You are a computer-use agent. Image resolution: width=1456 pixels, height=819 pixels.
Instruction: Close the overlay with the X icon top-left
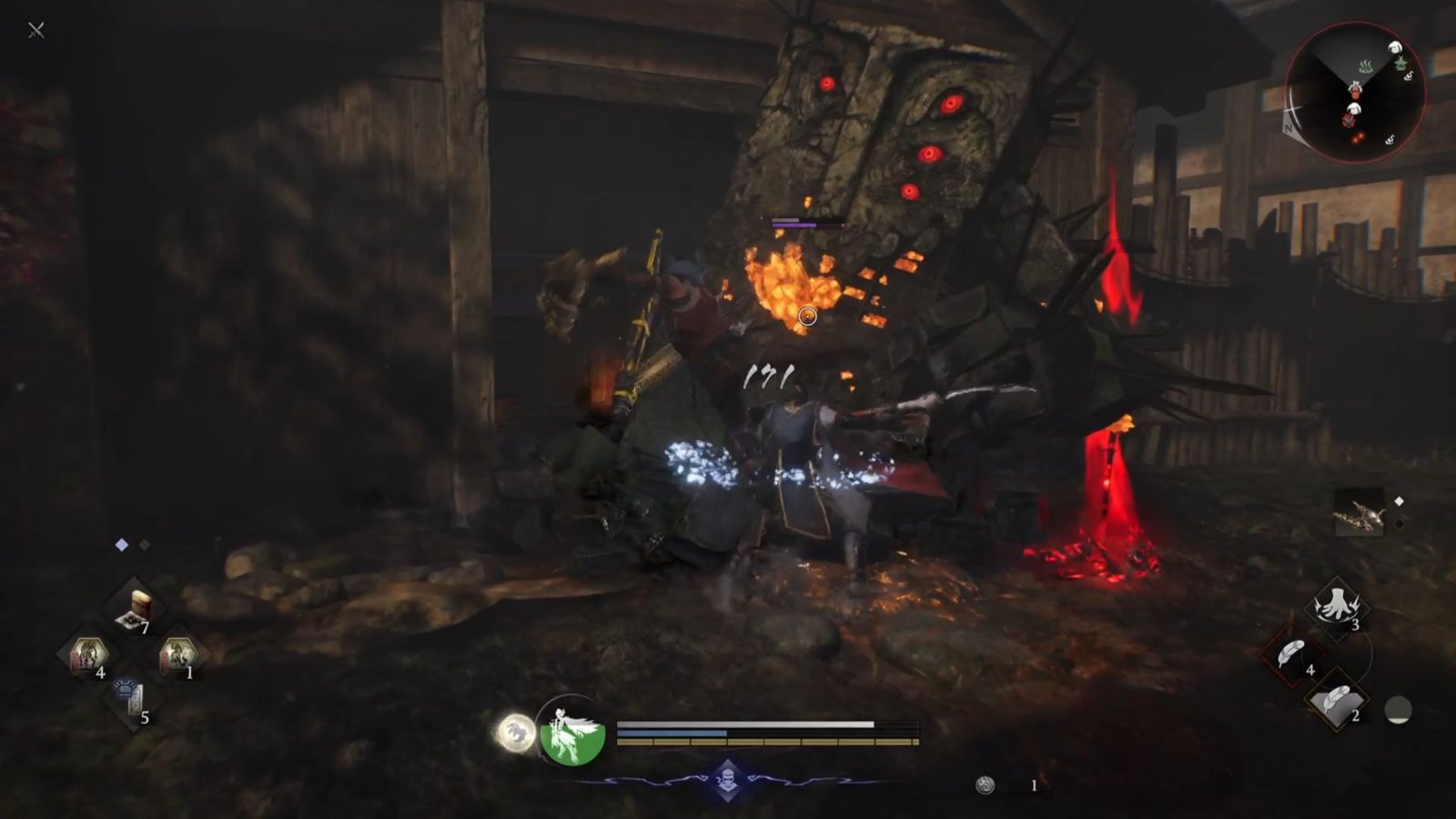[35, 28]
